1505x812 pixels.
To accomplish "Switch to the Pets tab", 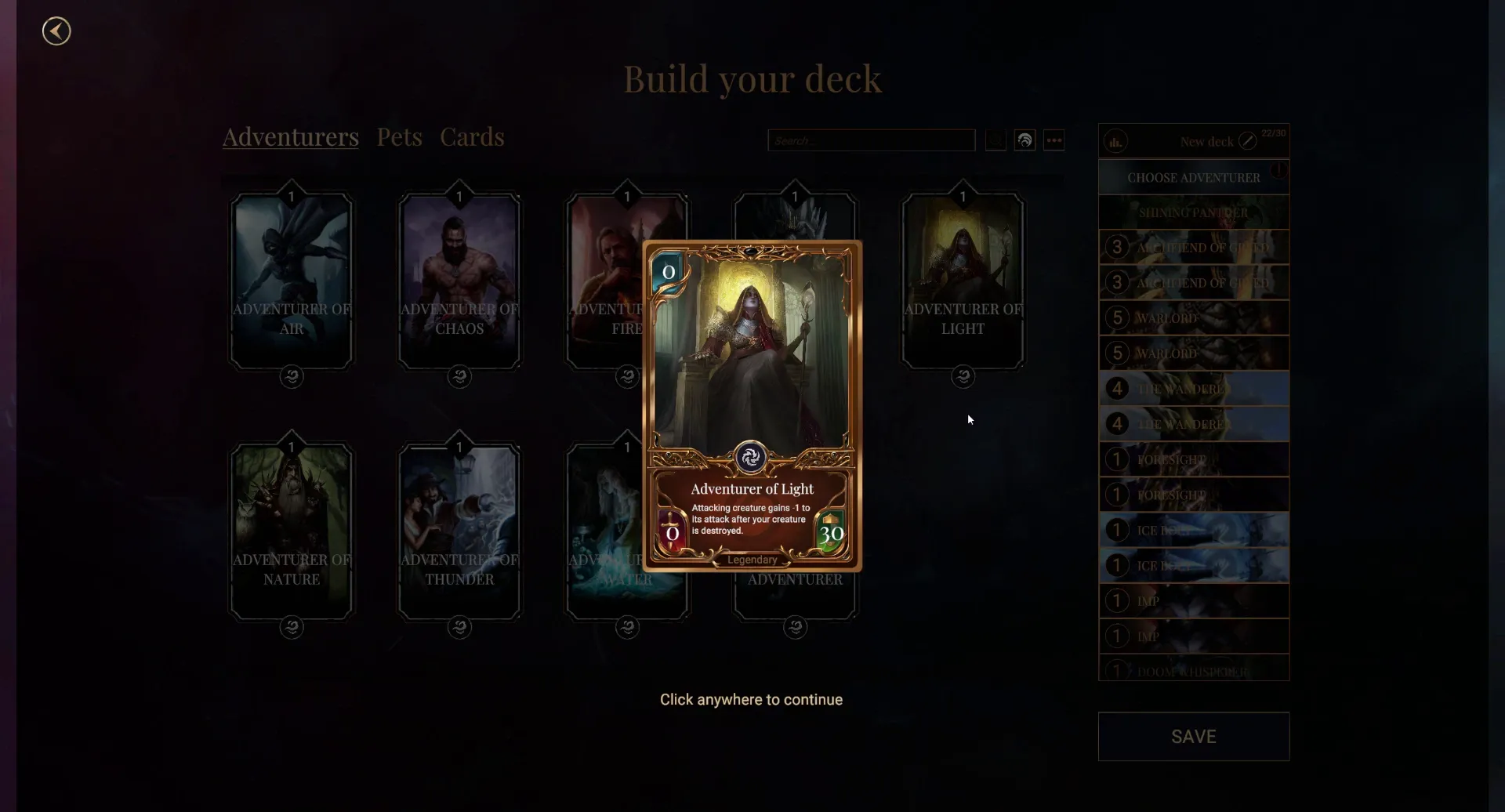I will tap(399, 136).
